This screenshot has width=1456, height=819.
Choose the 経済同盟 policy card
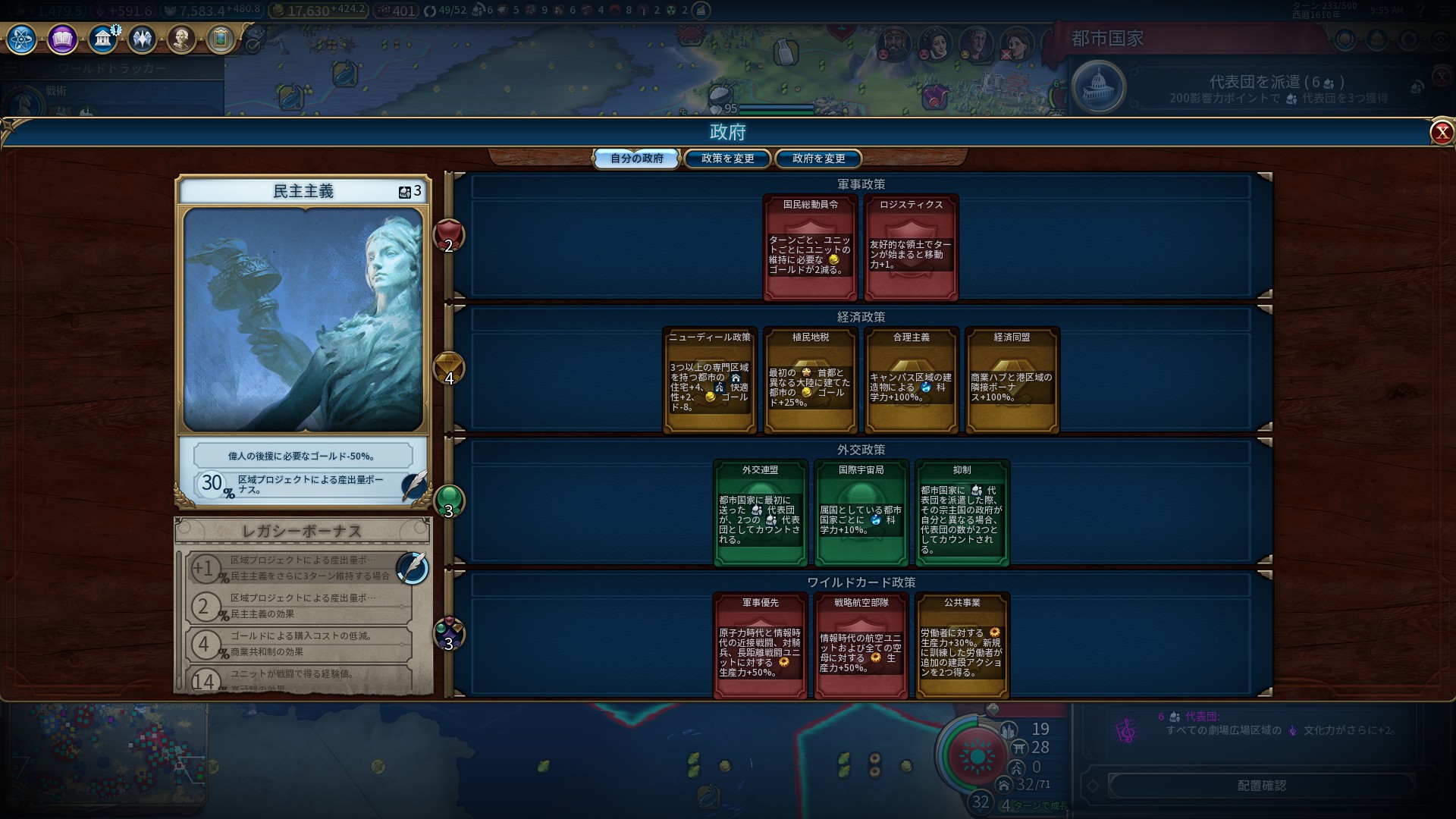click(1012, 380)
